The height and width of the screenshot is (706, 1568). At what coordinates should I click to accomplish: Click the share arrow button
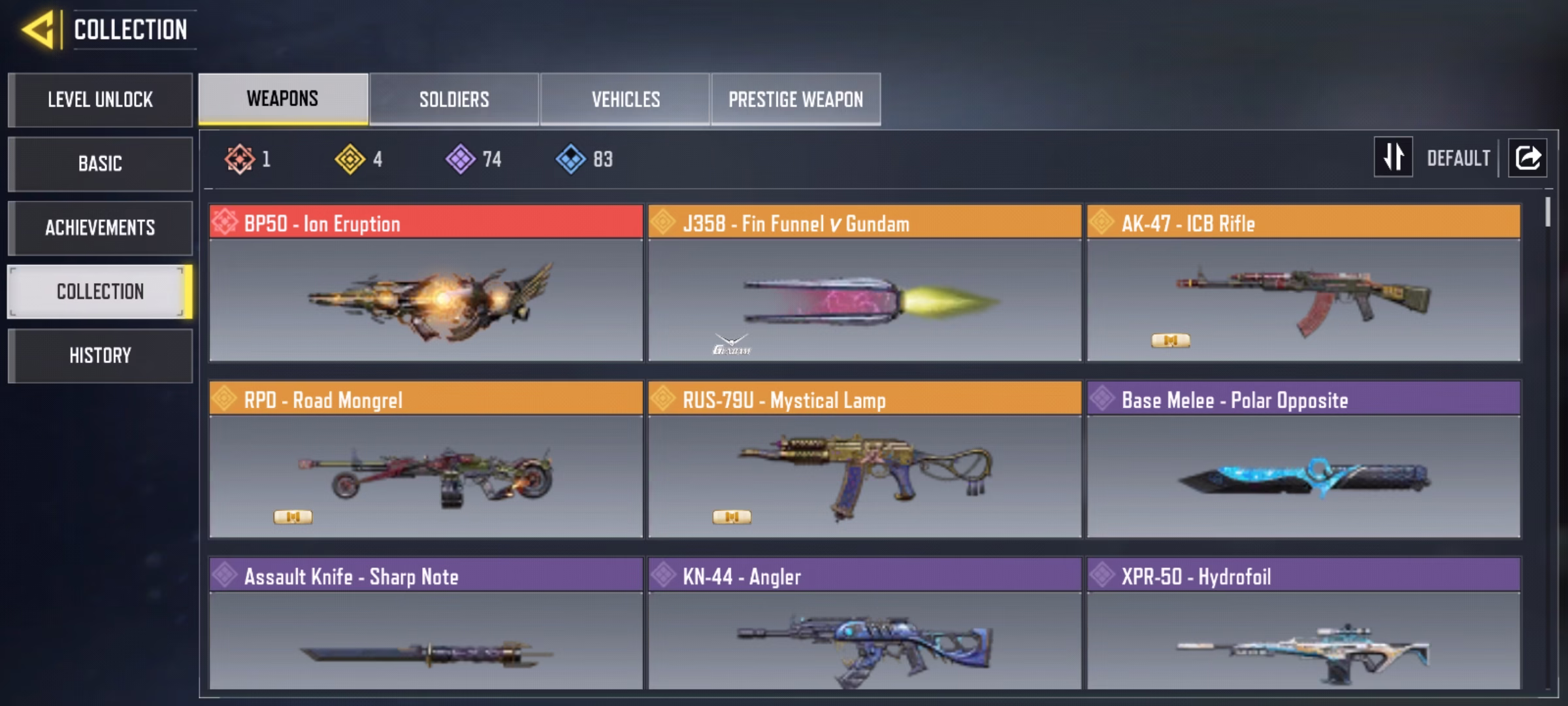(1527, 158)
